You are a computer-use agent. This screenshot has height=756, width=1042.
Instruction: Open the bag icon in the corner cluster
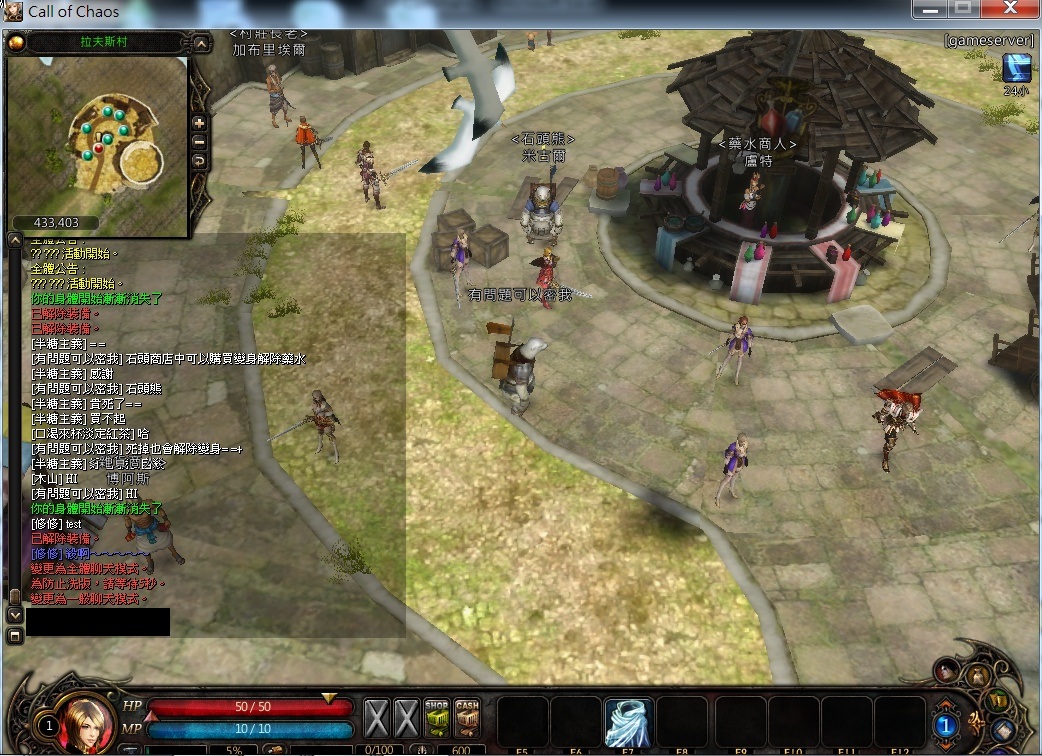coord(979,677)
